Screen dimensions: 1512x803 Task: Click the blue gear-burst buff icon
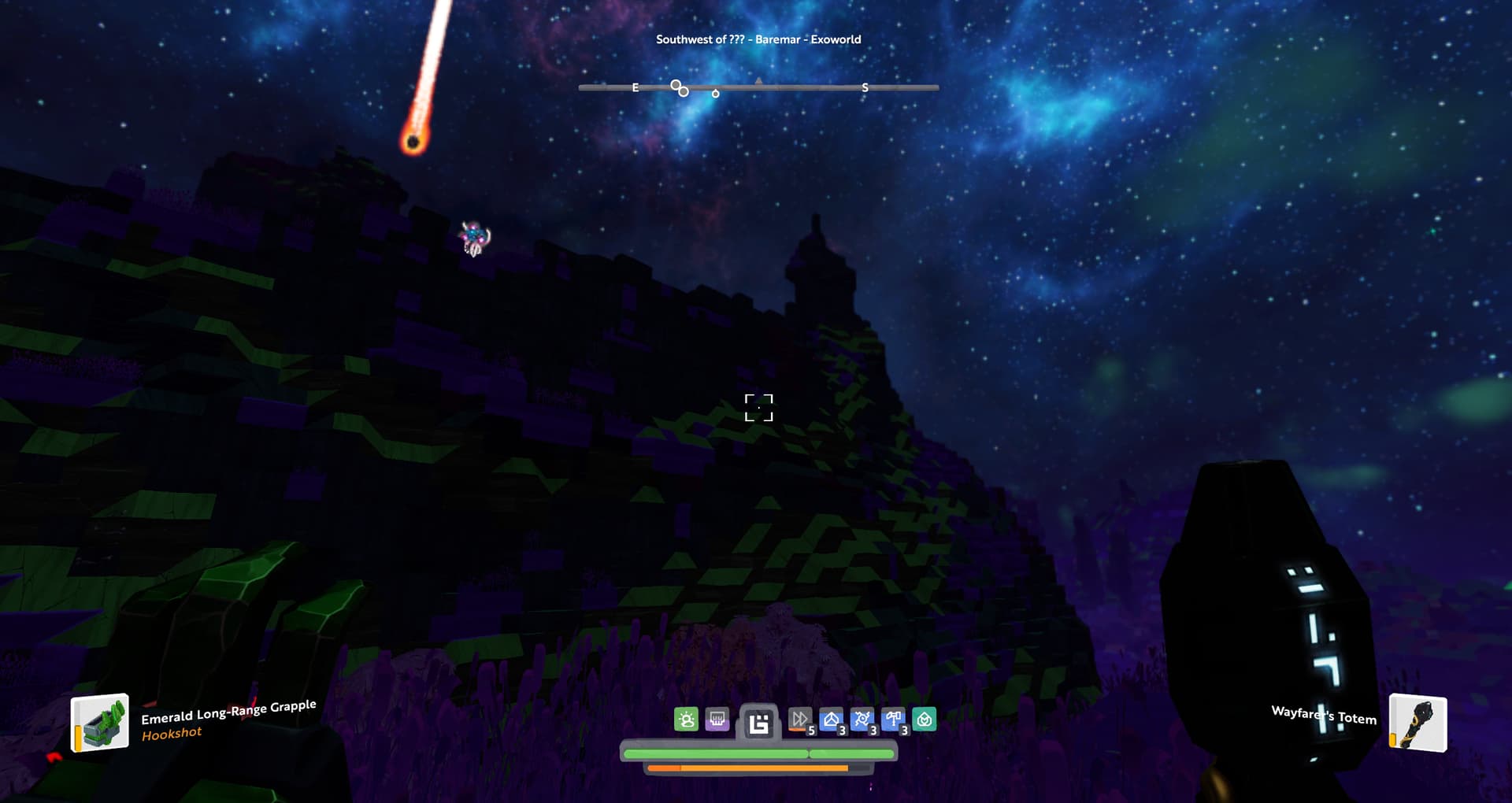coord(862,719)
